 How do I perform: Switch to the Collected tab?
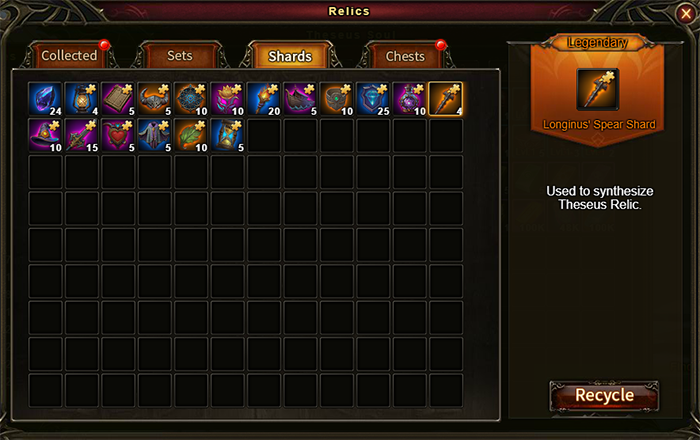69,56
